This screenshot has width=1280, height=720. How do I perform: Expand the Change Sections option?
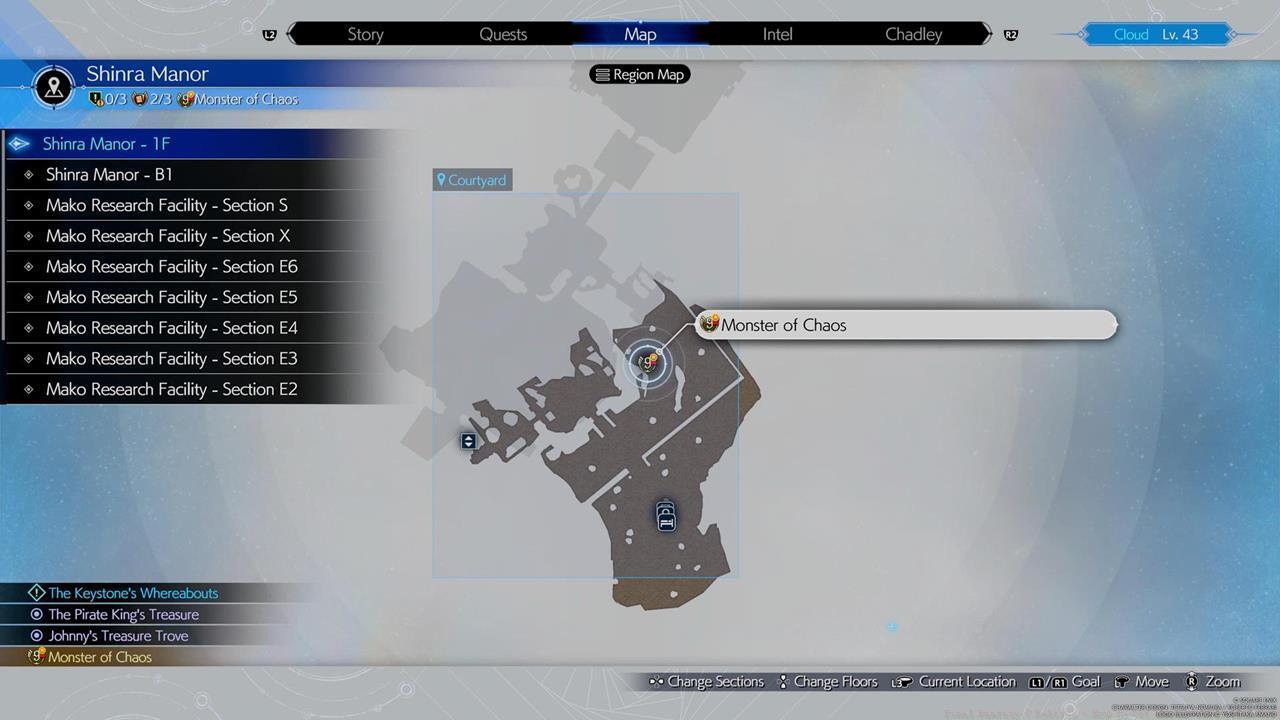[715, 681]
